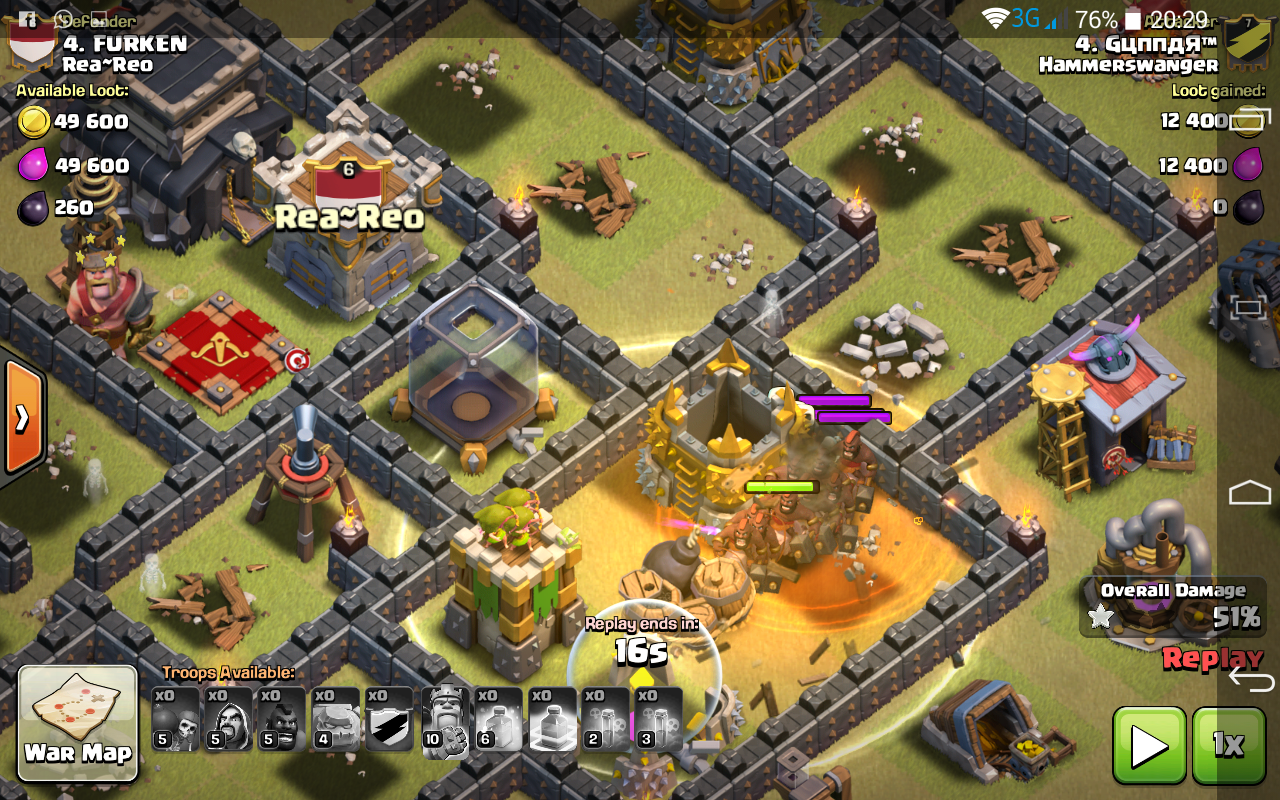The height and width of the screenshot is (800, 1280).
Task: Expand the orange side arrow panel
Action: (20, 417)
